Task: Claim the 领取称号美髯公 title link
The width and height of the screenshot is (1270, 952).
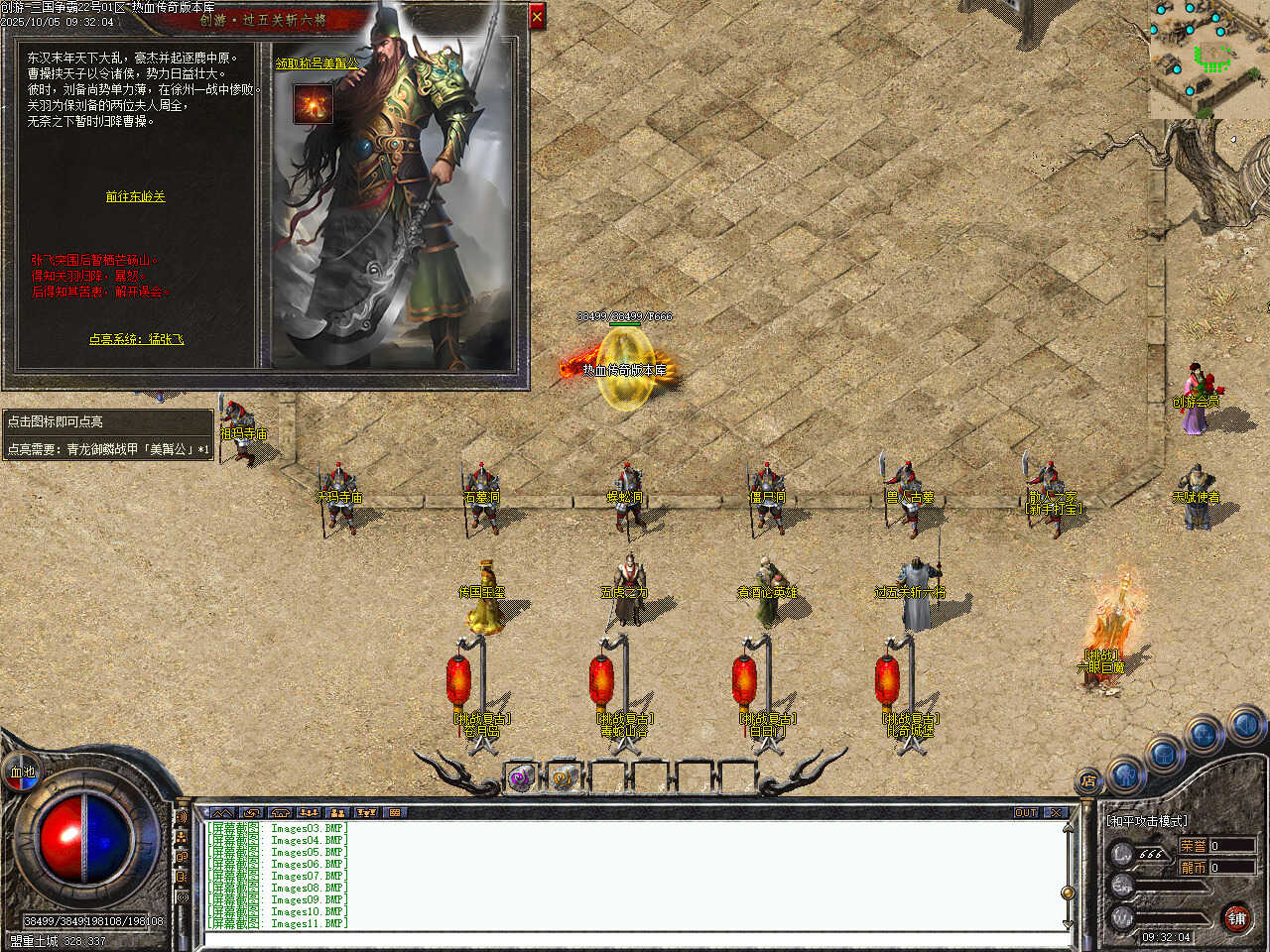Action: (x=317, y=63)
